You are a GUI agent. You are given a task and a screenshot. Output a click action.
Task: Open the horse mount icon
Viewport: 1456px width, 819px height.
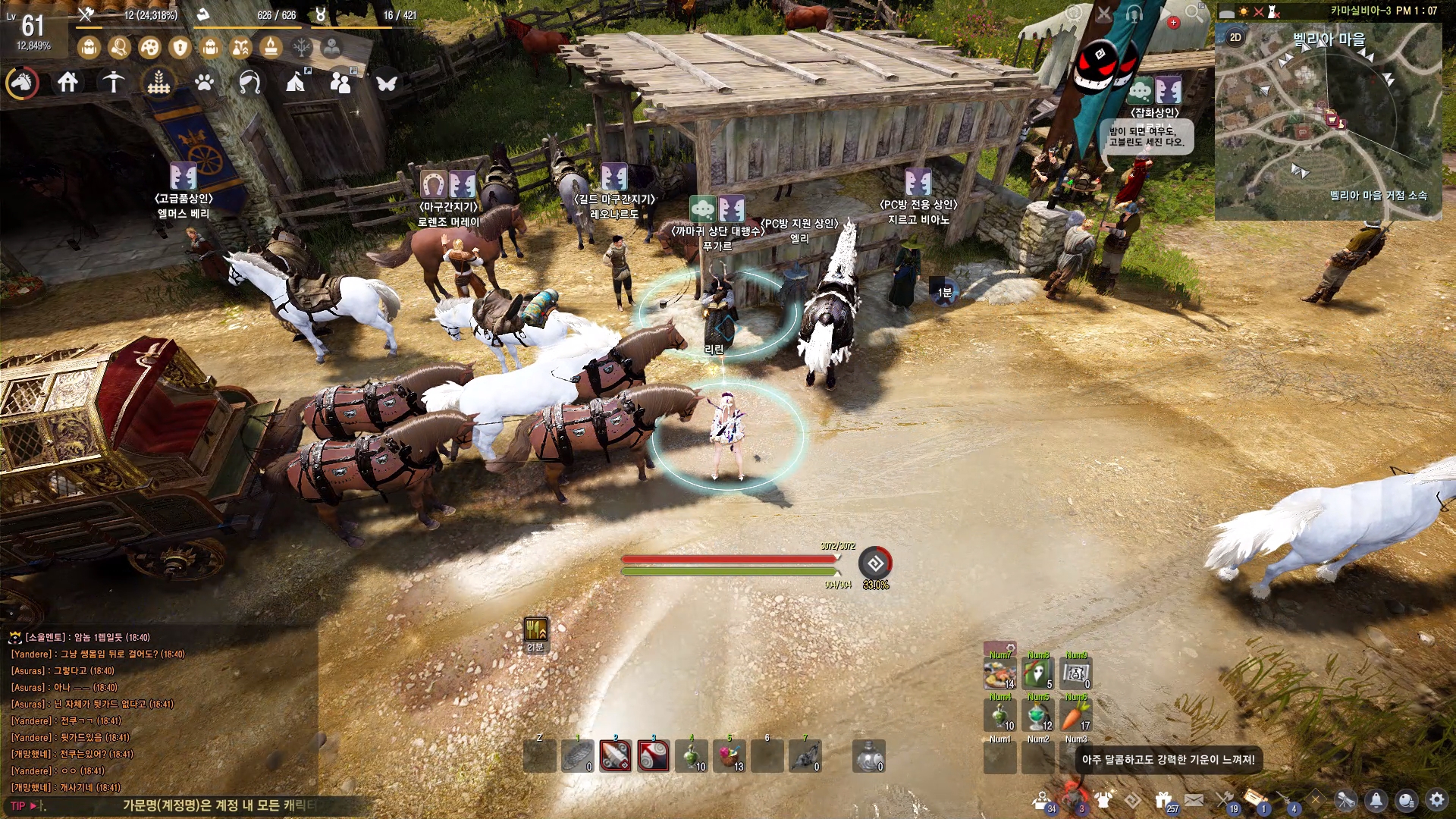point(23,82)
